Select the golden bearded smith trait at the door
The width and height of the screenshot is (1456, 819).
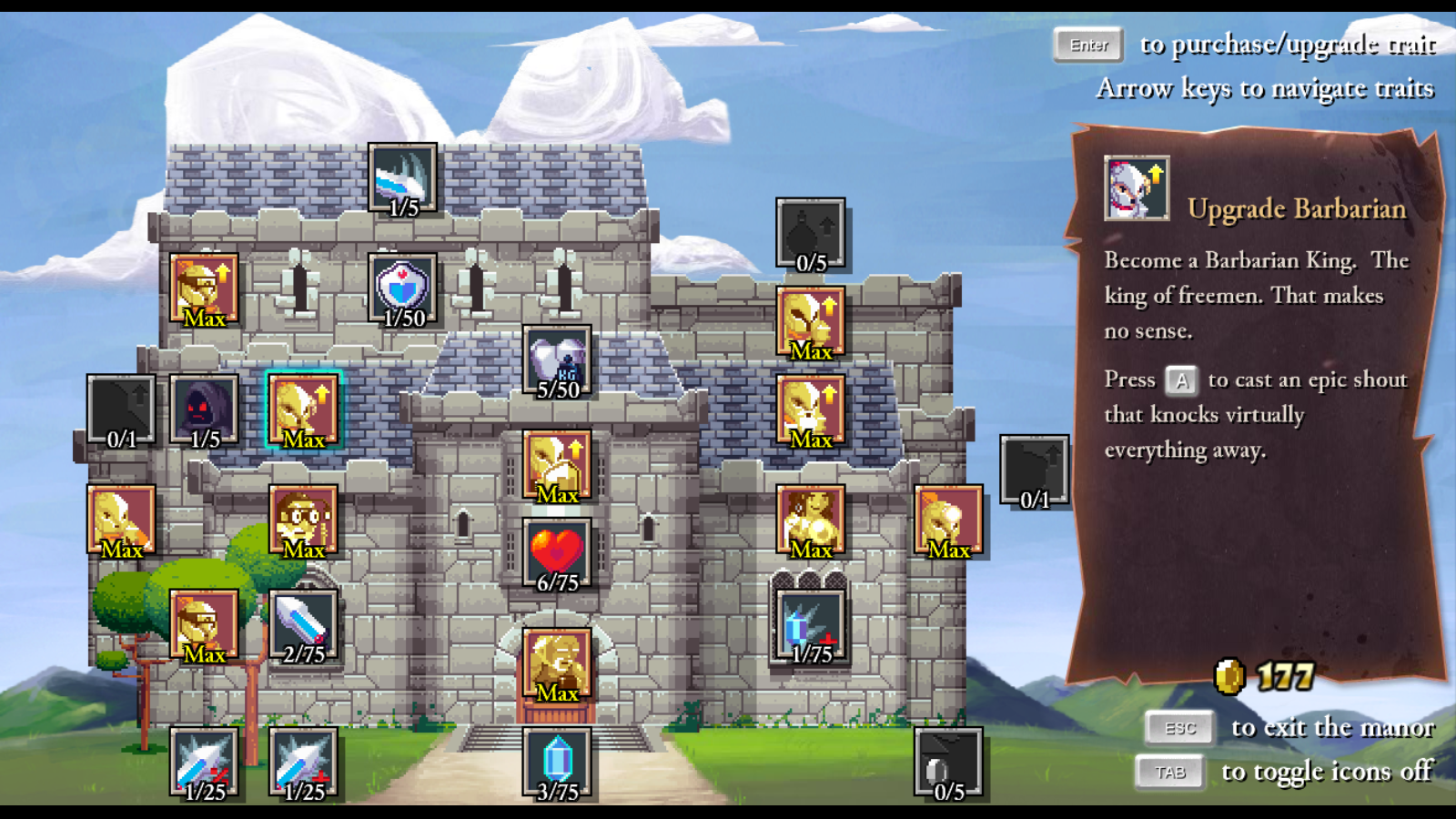click(x=557, y=663)
